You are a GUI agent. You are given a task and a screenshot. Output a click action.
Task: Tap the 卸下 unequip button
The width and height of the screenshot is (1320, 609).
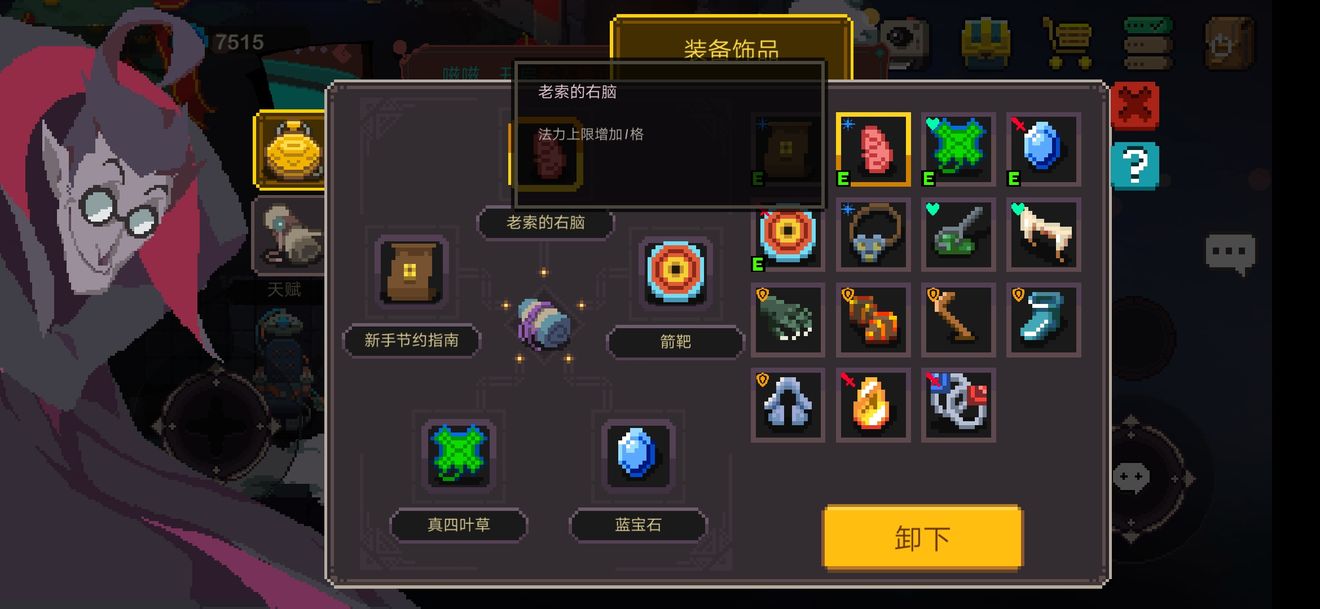pyautogui.click(x=922, y=538)
